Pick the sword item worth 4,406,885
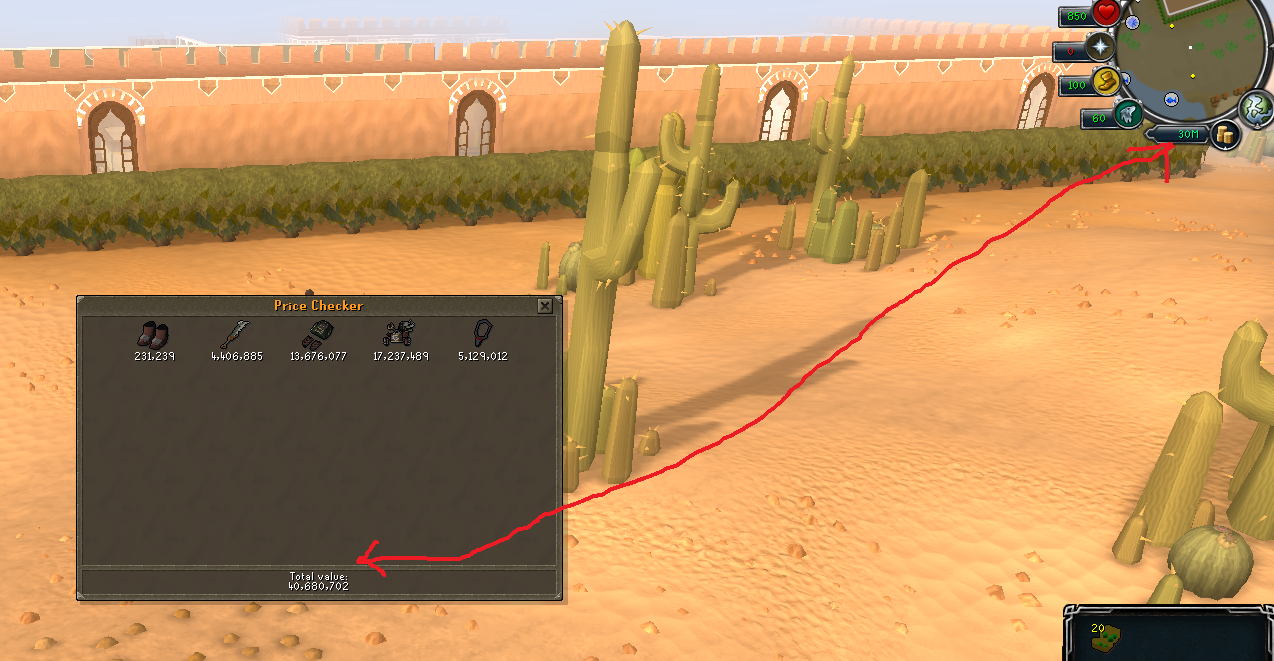This screenshot has height=661, width=1274. click(x=236, y=333)
